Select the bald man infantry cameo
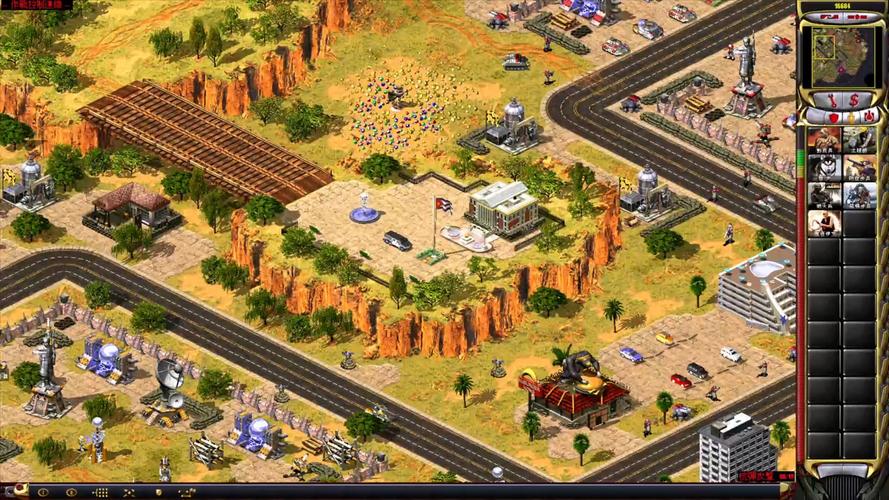This screenshot has width=889, height=500. 824,221
